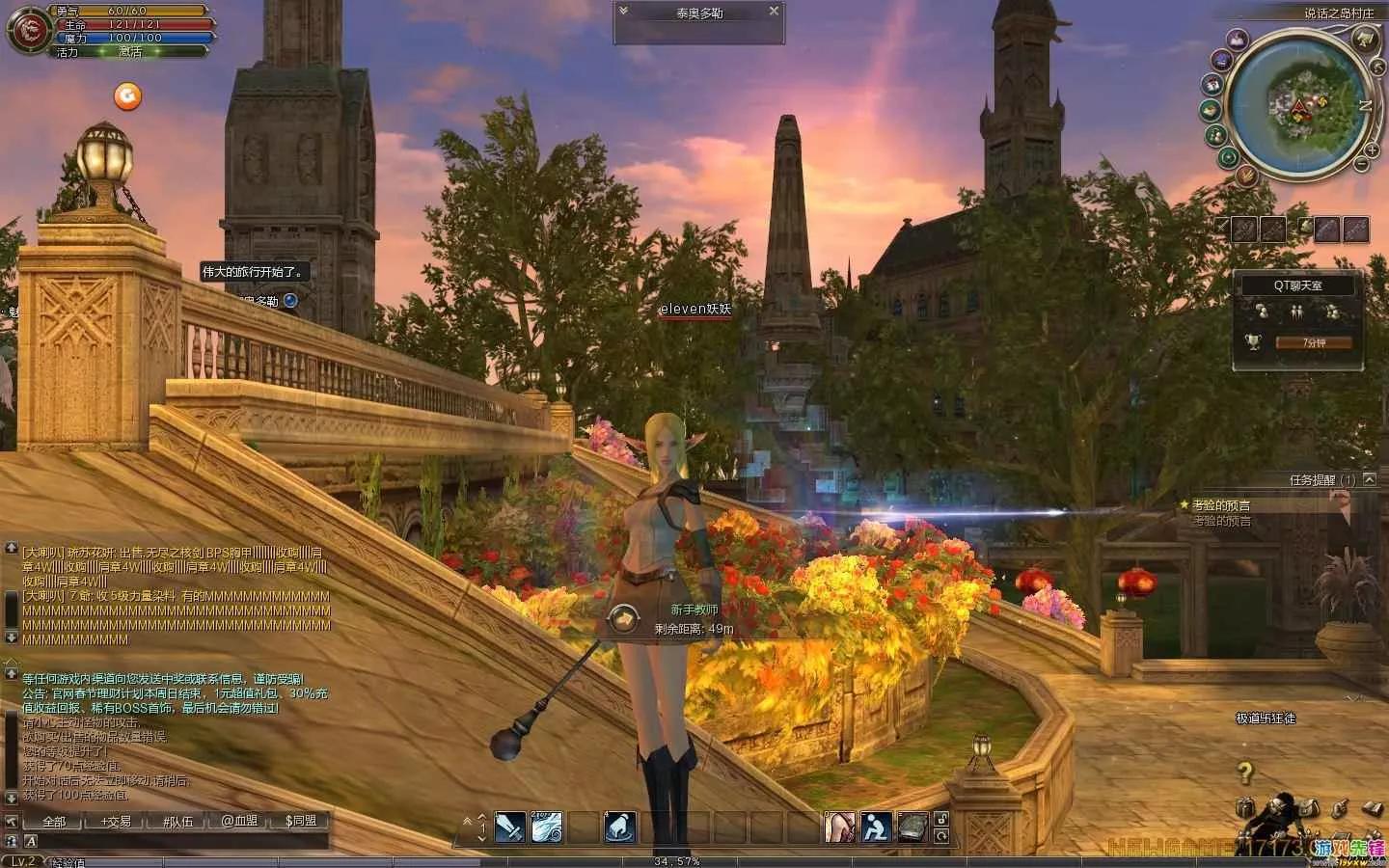
Task: Open the world map scroll button
Action: pyautogui.click(x=1363, y=39)
